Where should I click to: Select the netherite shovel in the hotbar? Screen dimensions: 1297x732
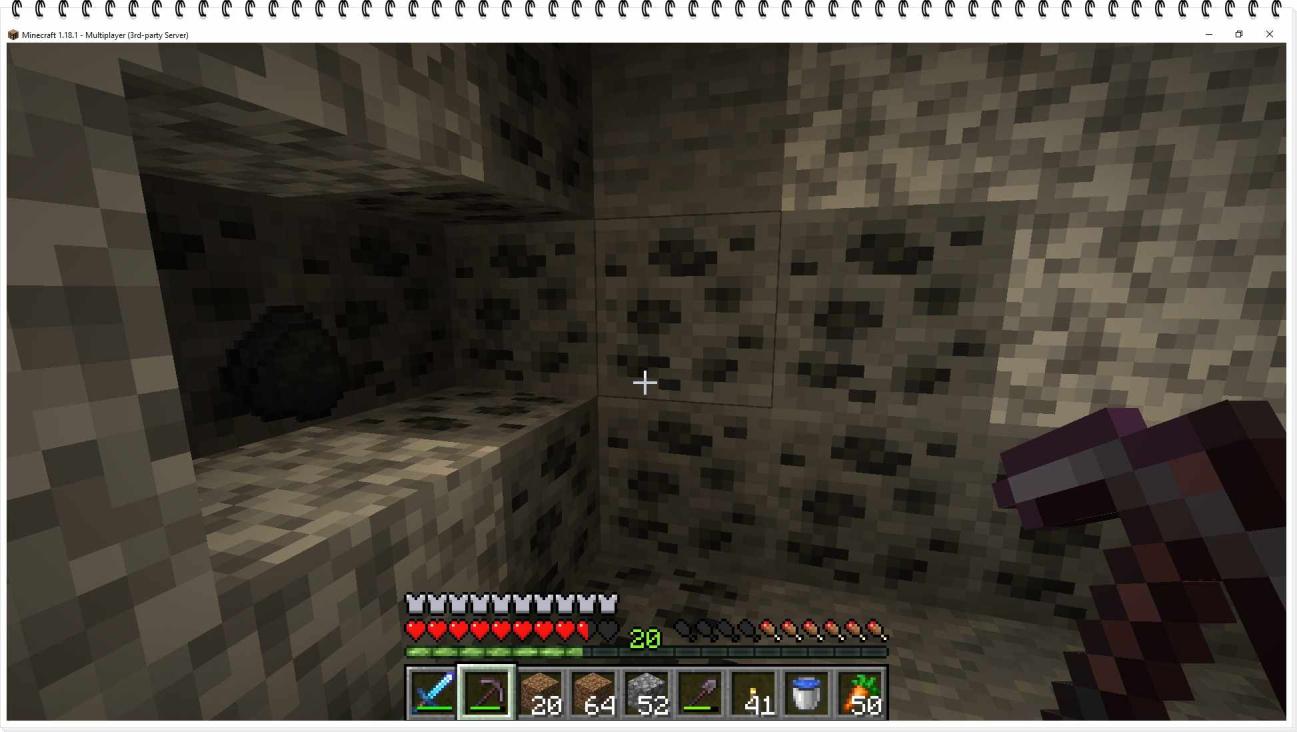click(x=701, y=693)
